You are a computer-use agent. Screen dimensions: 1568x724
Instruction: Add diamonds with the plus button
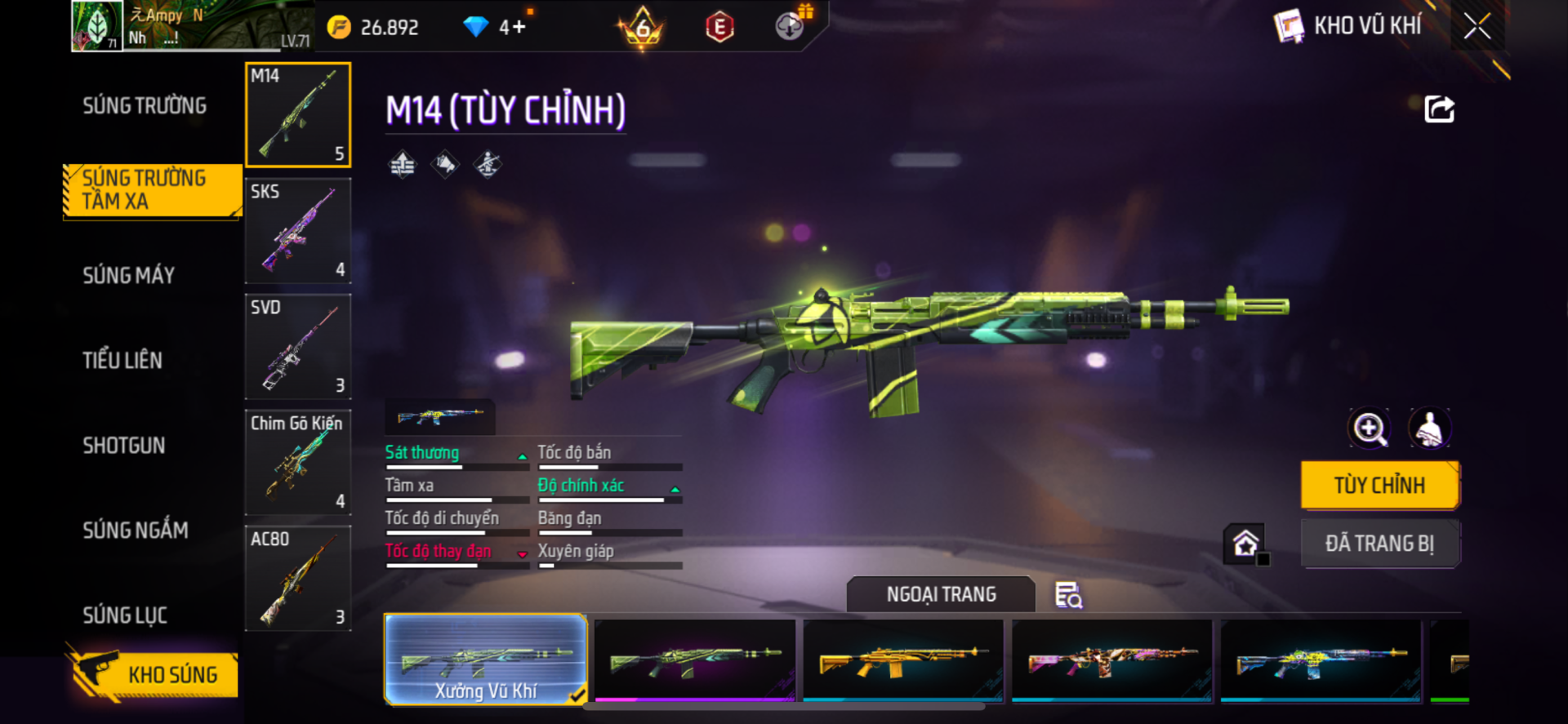tap(519, 28)
